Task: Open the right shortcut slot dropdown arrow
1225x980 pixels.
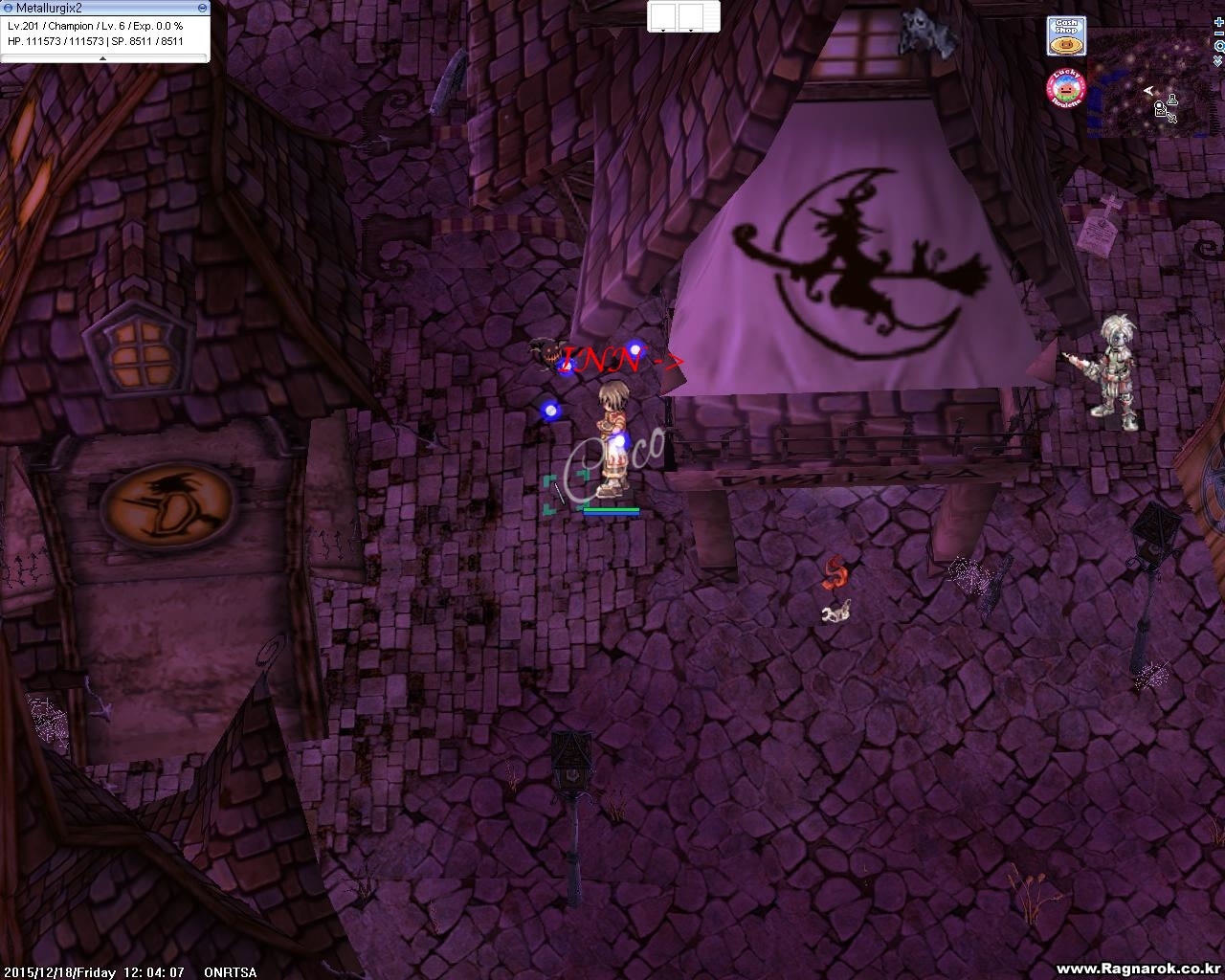Action: [691, 31]
